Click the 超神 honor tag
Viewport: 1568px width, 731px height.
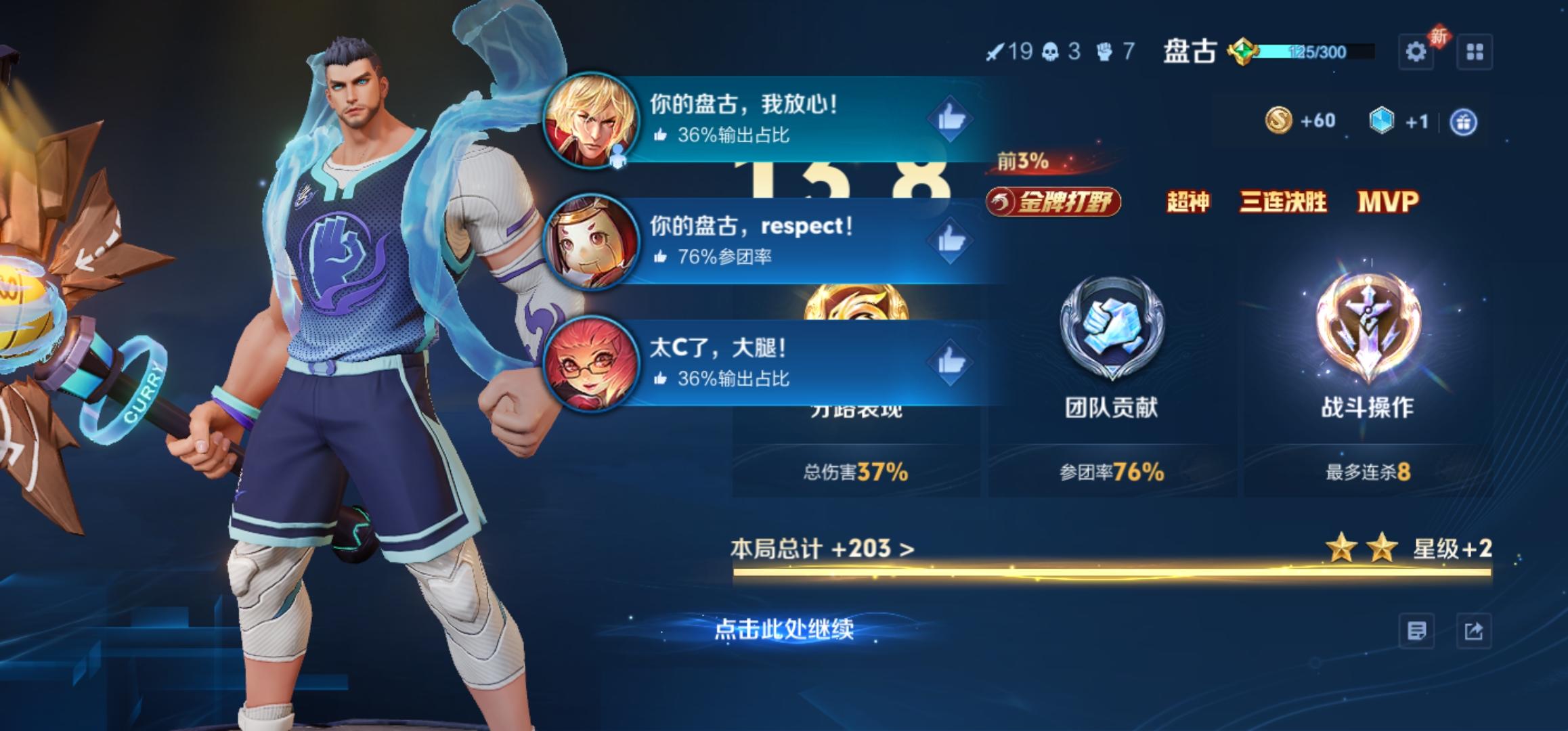click(x=1188, y=202)
